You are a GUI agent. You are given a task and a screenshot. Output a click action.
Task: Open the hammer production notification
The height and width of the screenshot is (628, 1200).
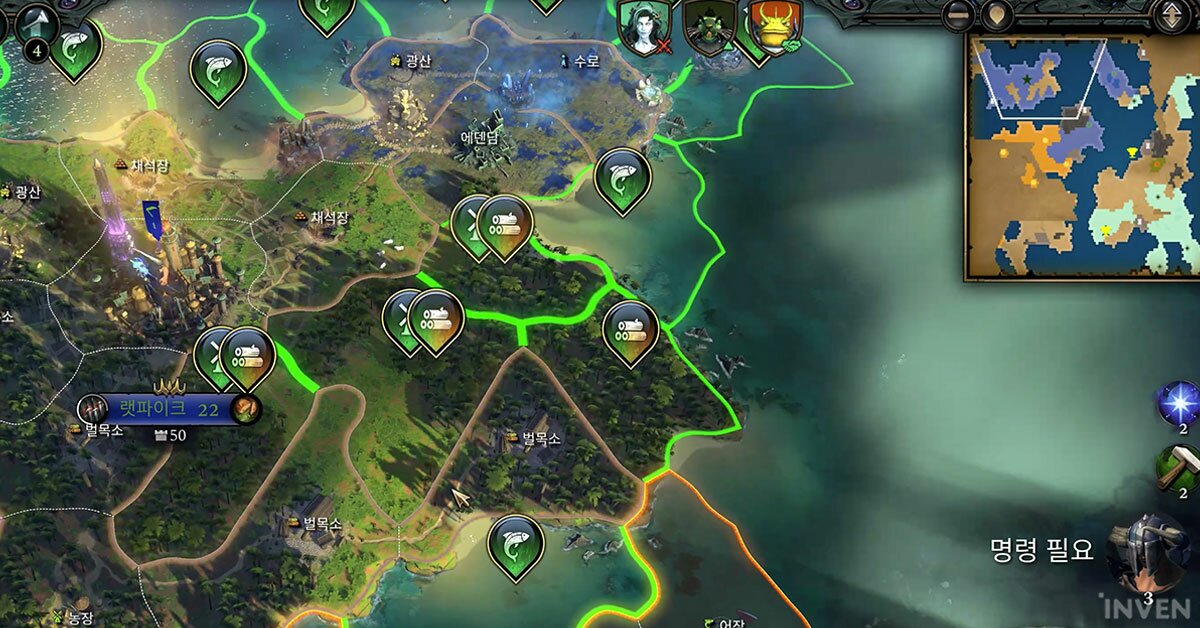tap(1177, 468)
